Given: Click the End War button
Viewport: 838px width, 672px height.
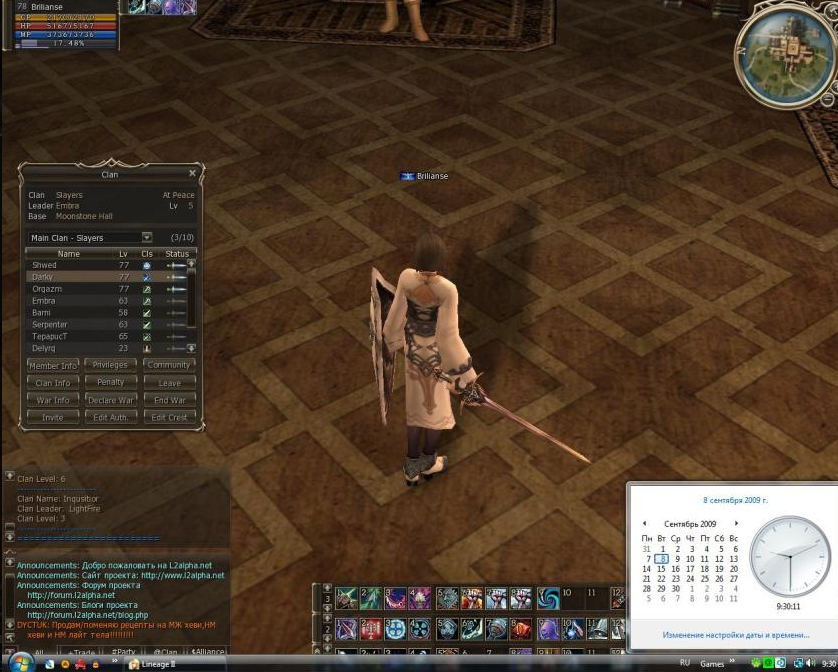Looking at the screenshot, I should (169, 400).
